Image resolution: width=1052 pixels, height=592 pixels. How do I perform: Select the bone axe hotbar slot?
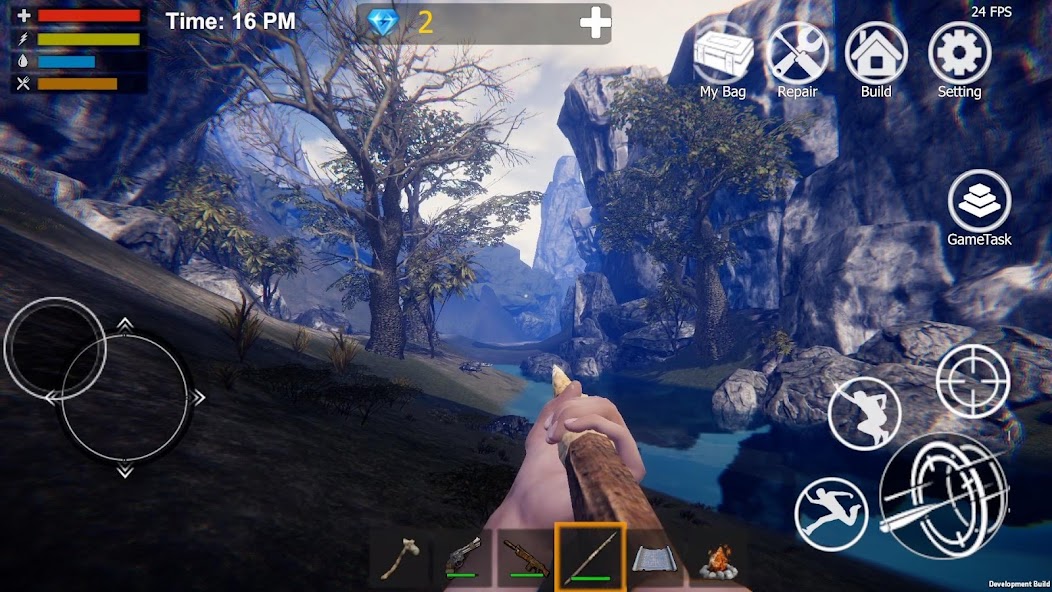coord(401,559)
